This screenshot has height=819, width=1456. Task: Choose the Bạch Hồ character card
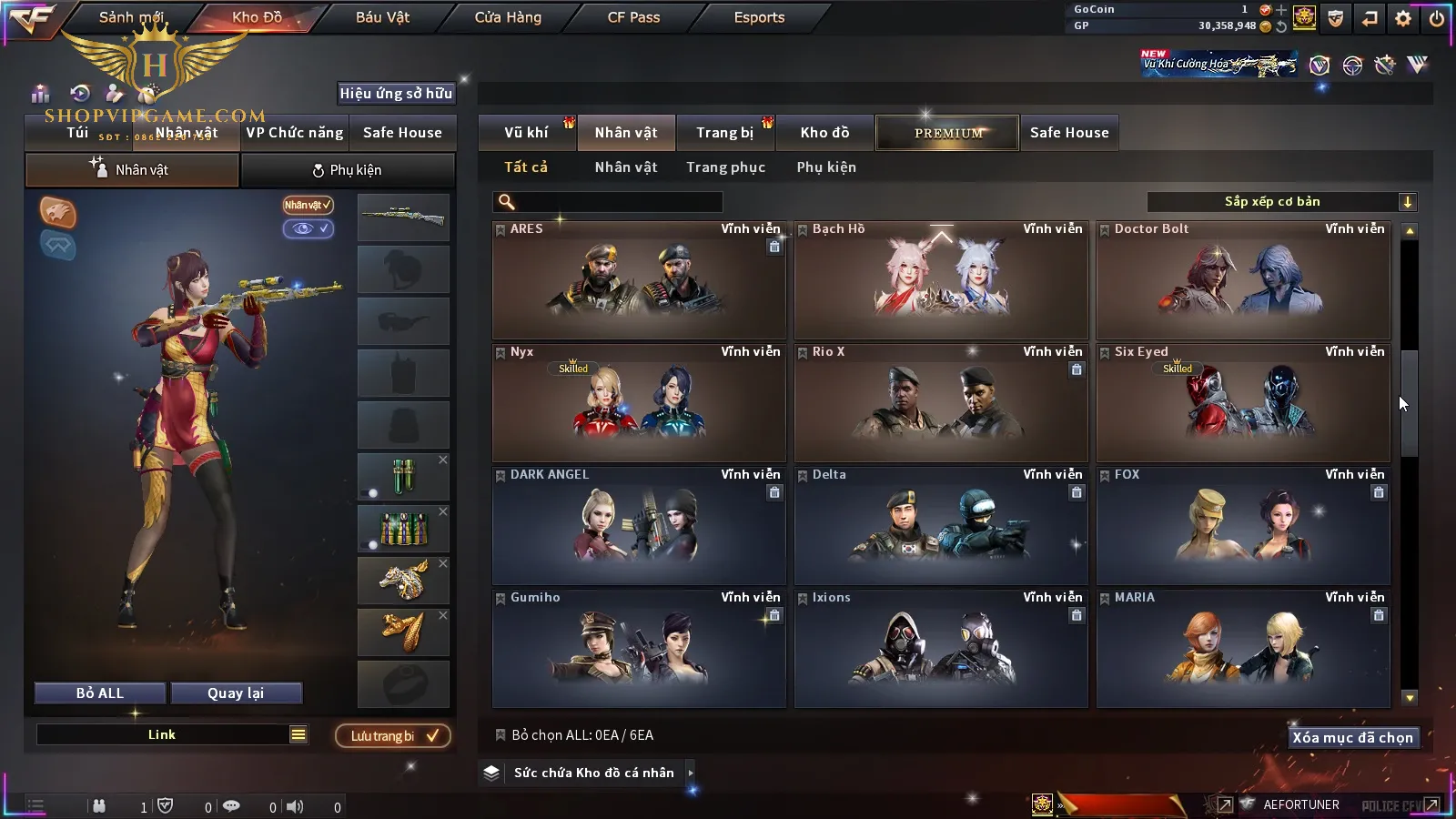[x=941, y=280]
